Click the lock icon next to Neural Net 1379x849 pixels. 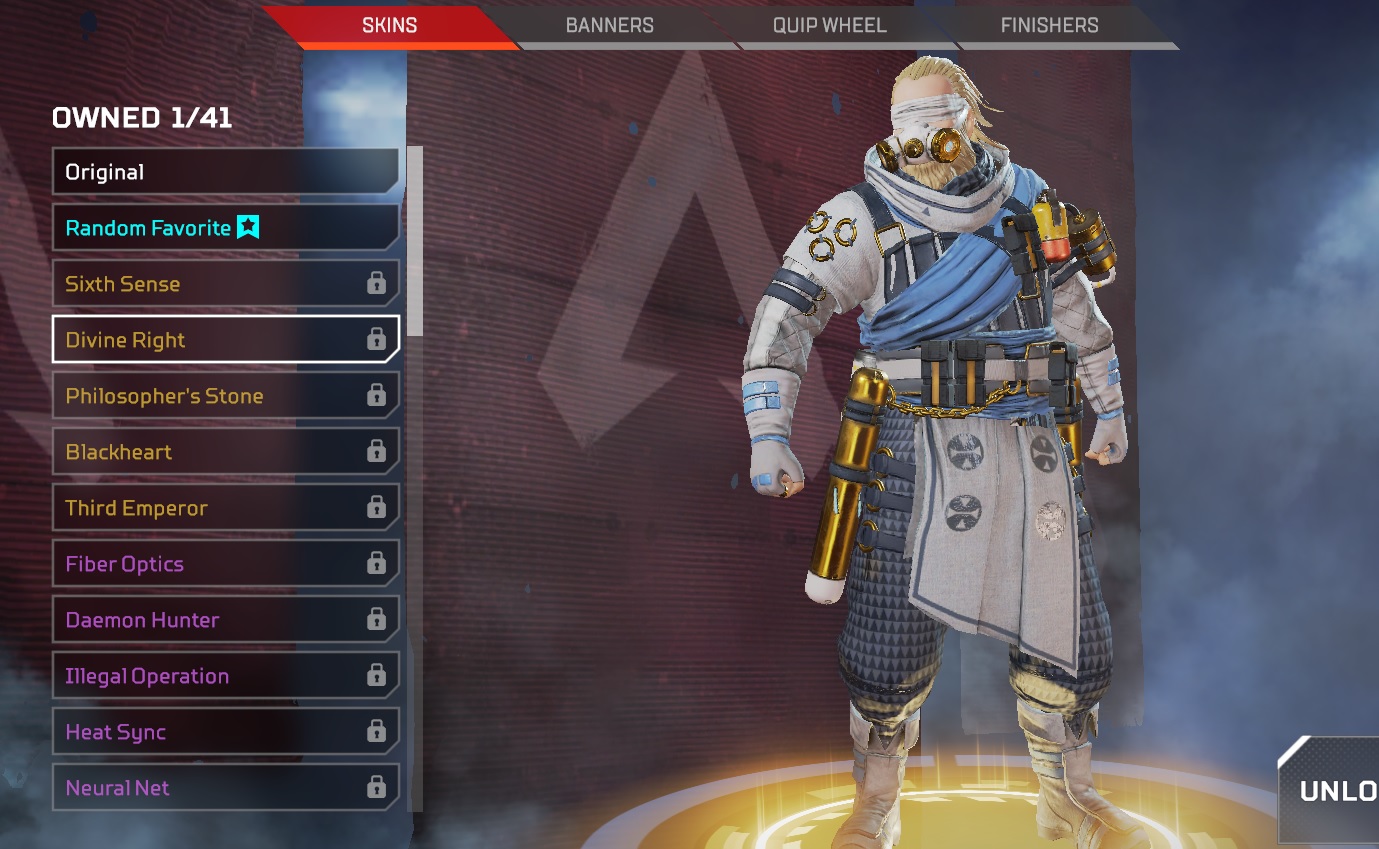376,787
